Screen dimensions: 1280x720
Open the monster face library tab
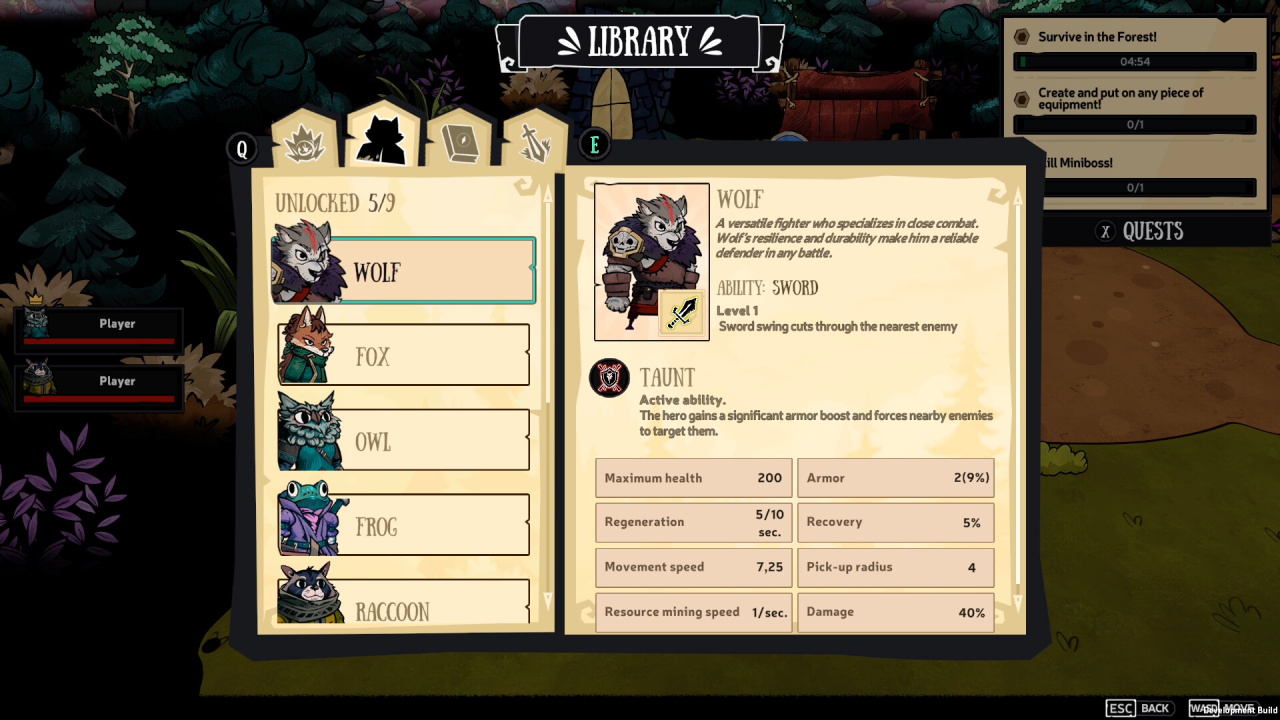pos(304,142)
